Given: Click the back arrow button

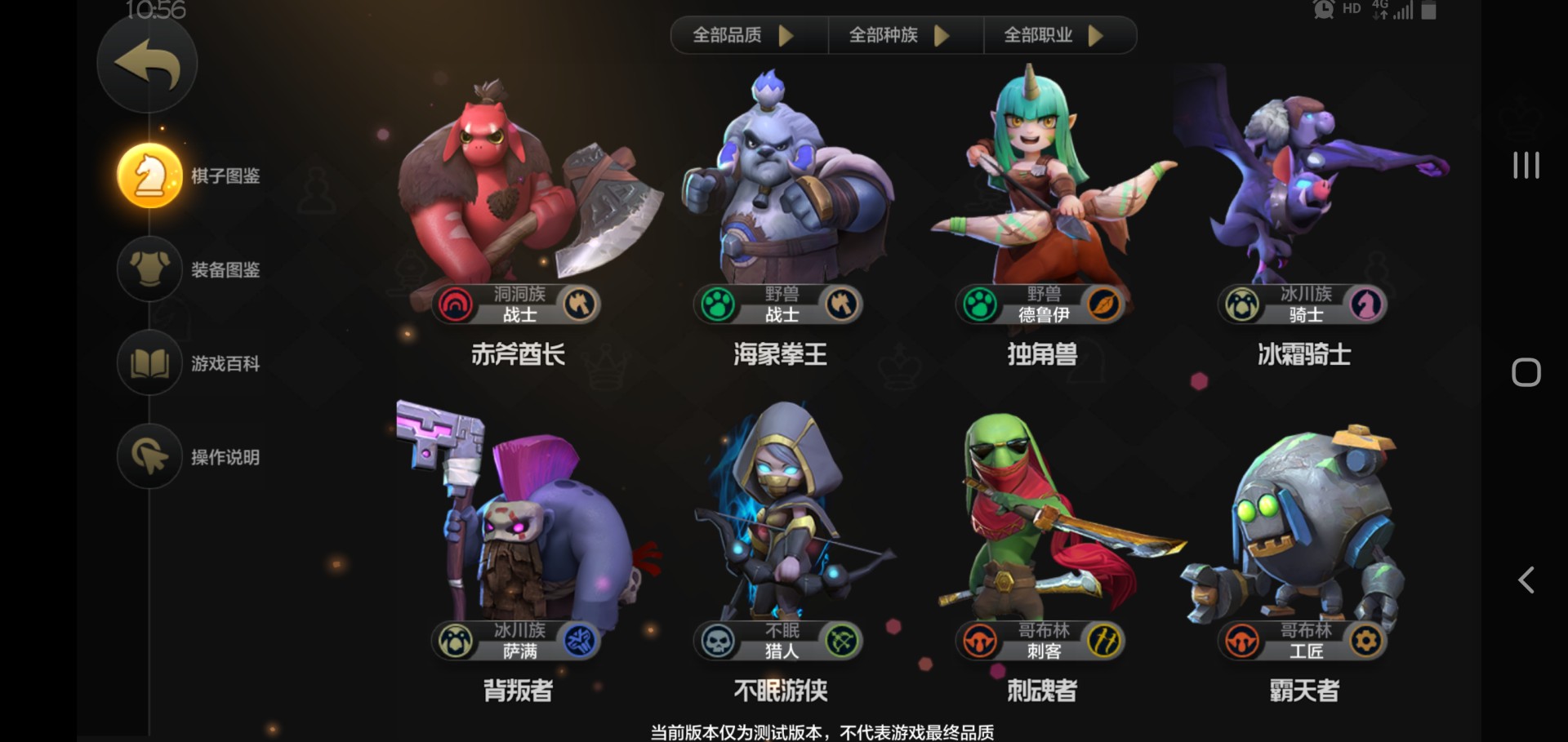Looking at the screenshot, I should point(148,64).
